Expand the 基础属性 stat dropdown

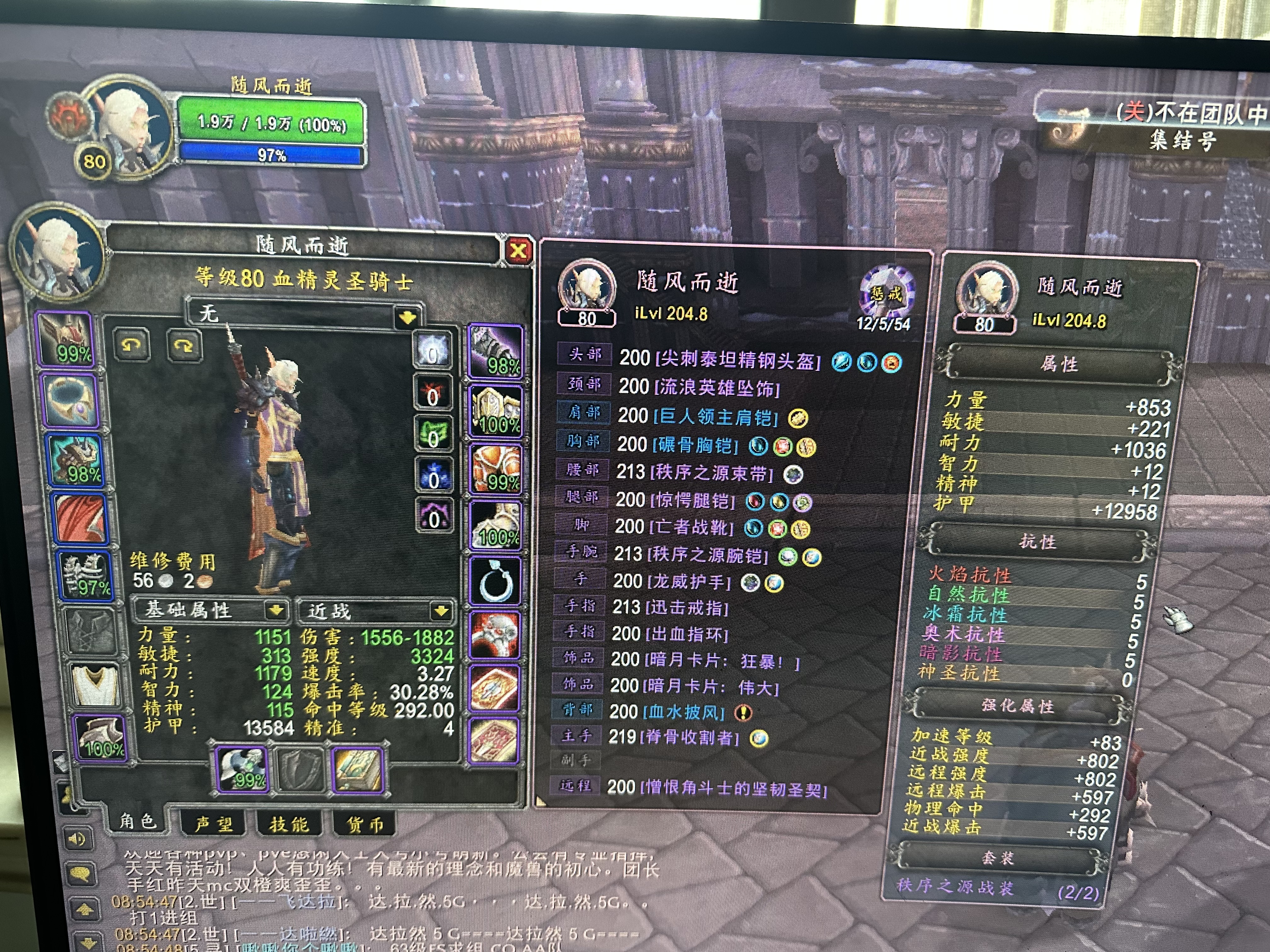click(276, 610)
